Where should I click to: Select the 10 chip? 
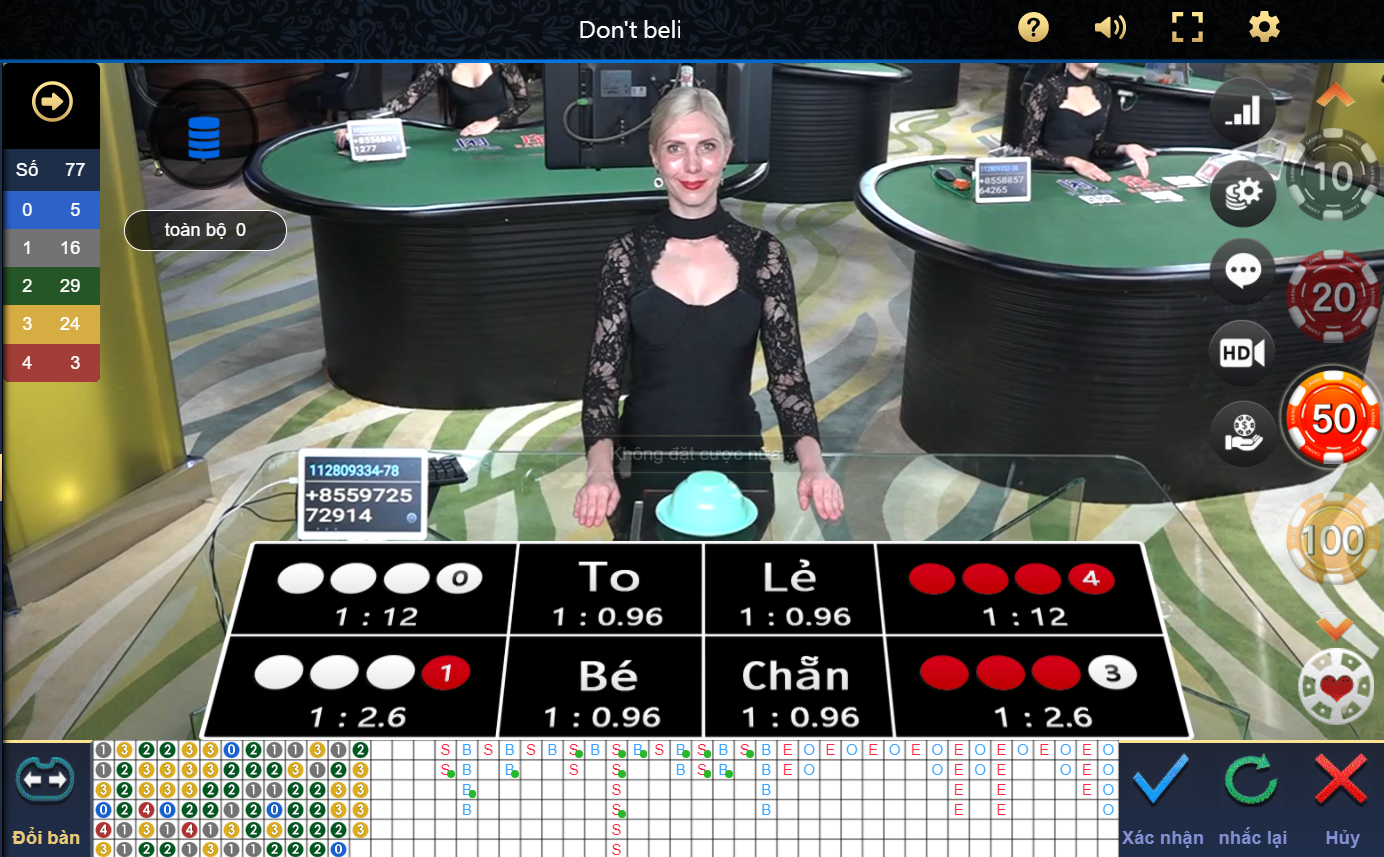tap(1333, 177)
